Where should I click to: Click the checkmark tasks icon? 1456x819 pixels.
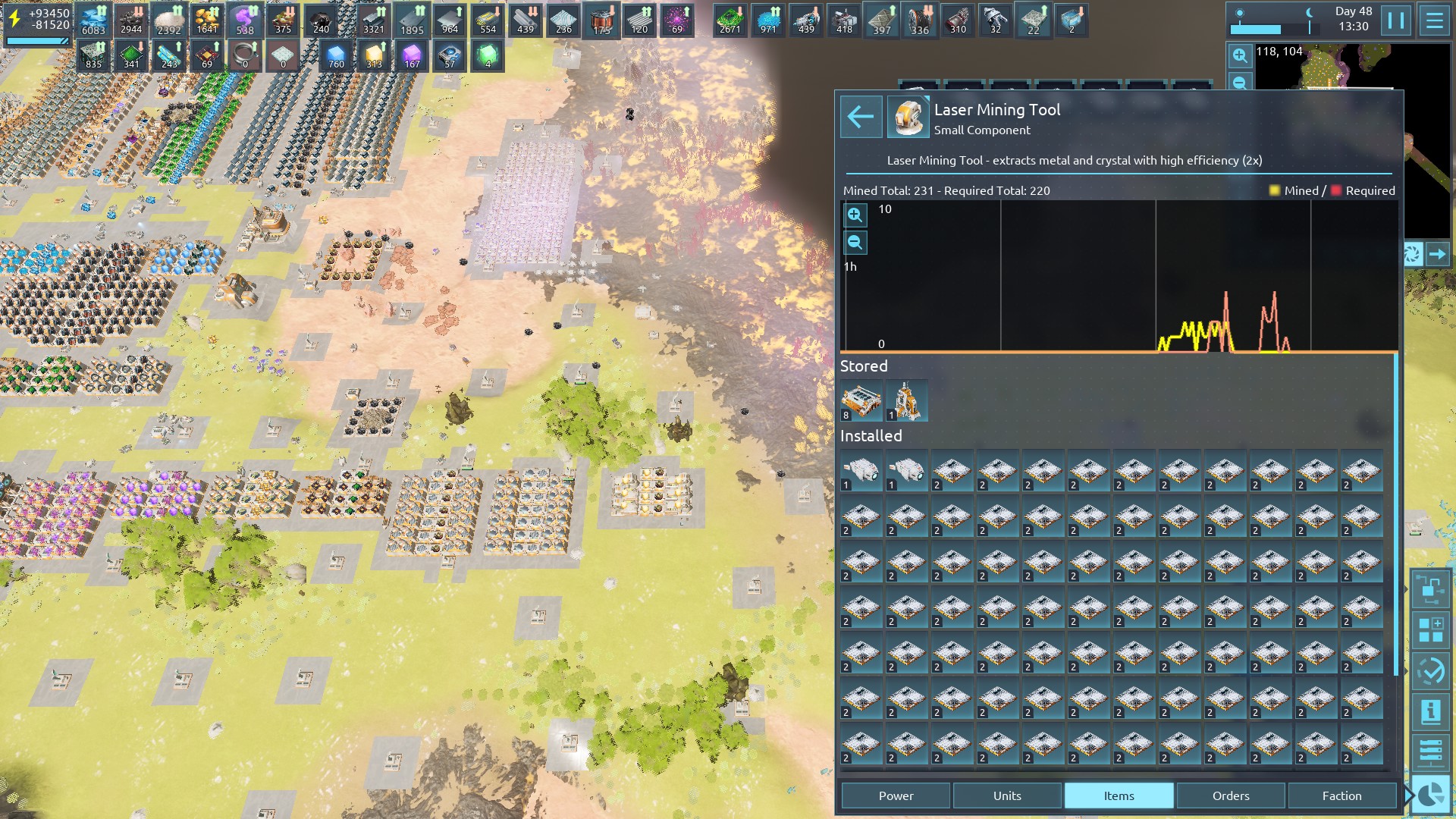(x=1431, y=671)
